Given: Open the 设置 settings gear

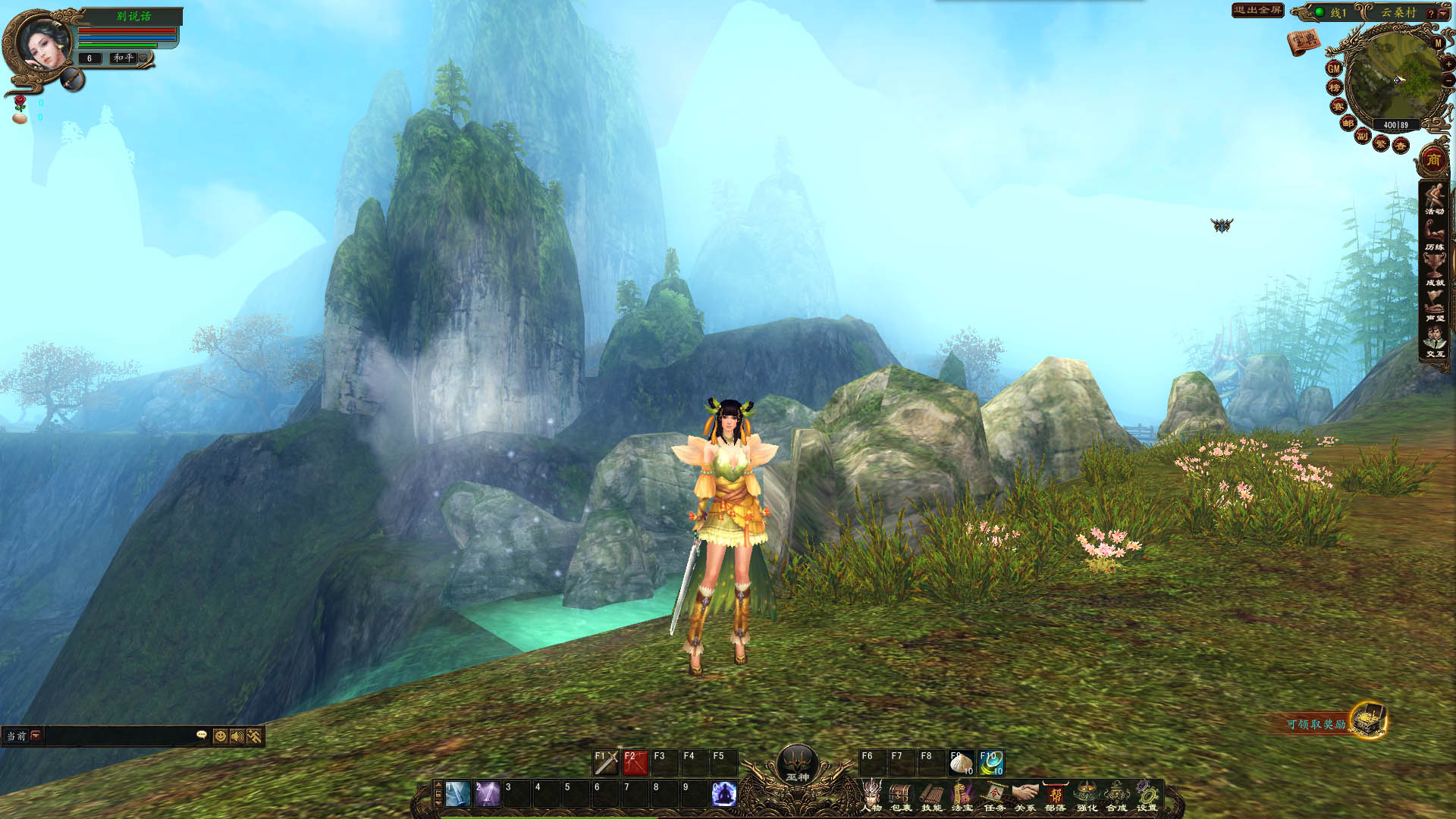Looking at the screenshot, I should [1147, 796].
